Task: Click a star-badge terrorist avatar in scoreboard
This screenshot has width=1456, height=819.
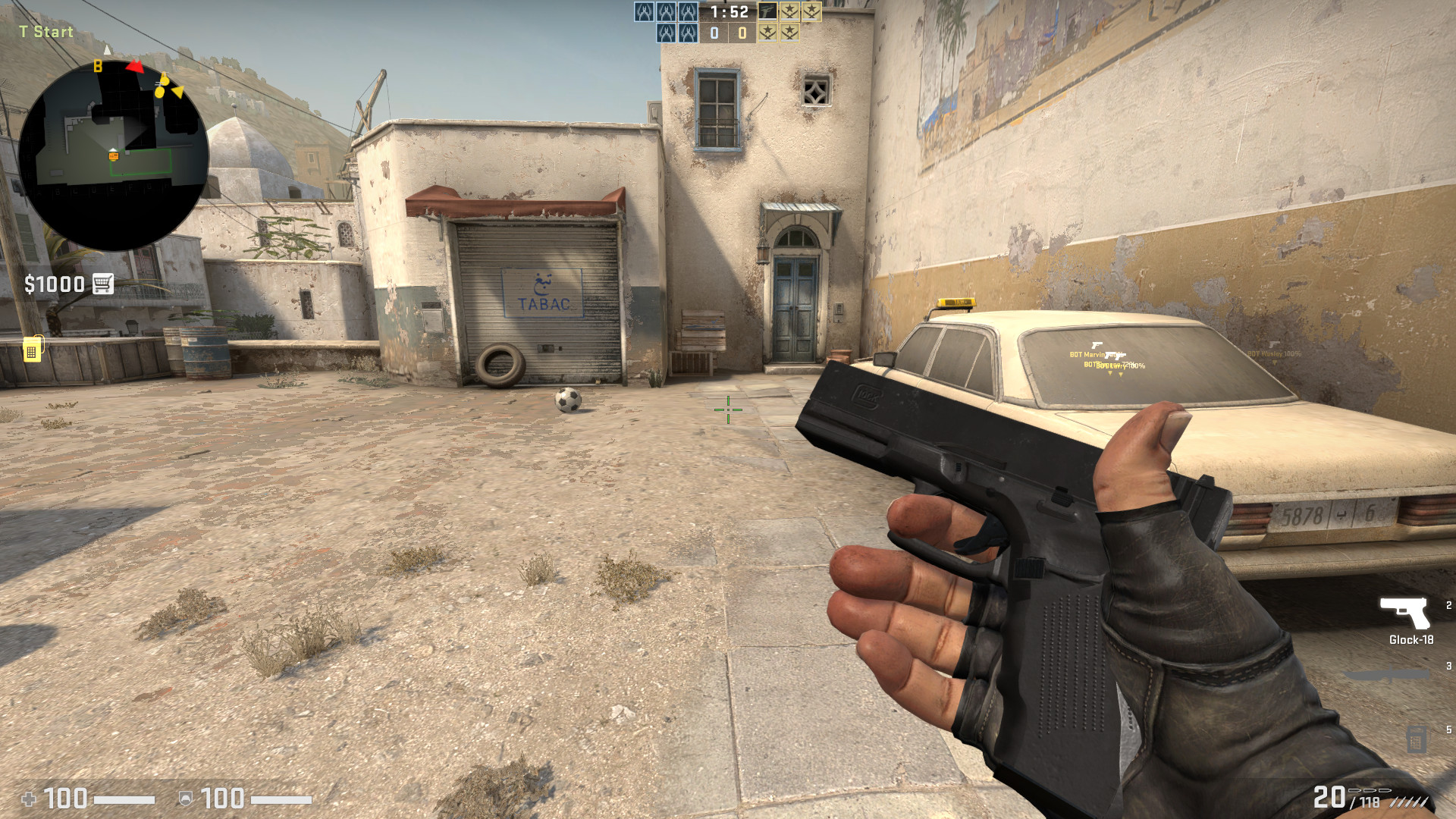Action: click(x=789, y=11)
